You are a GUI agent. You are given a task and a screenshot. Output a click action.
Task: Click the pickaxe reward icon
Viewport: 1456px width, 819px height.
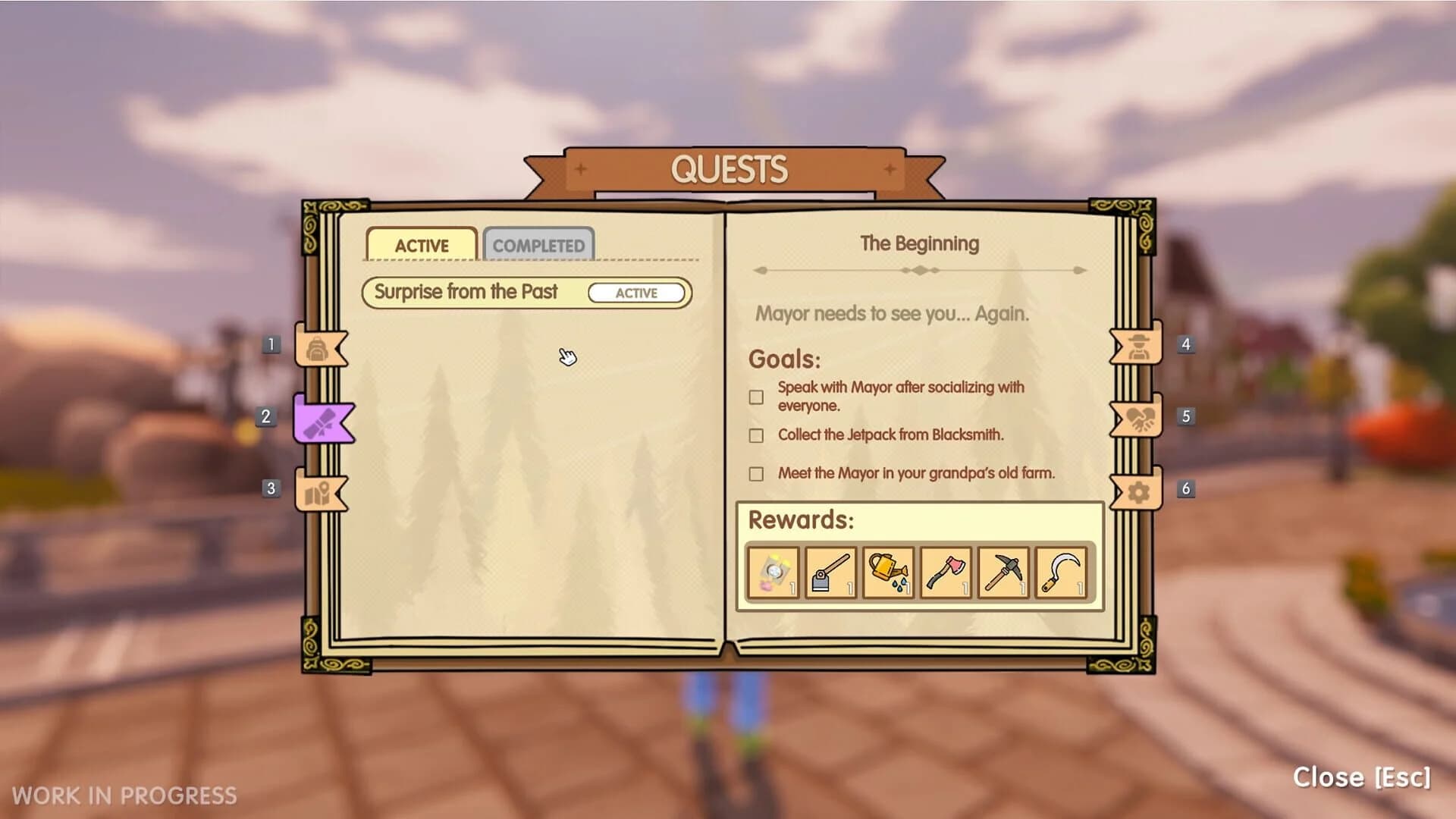tap(1003, 573)
